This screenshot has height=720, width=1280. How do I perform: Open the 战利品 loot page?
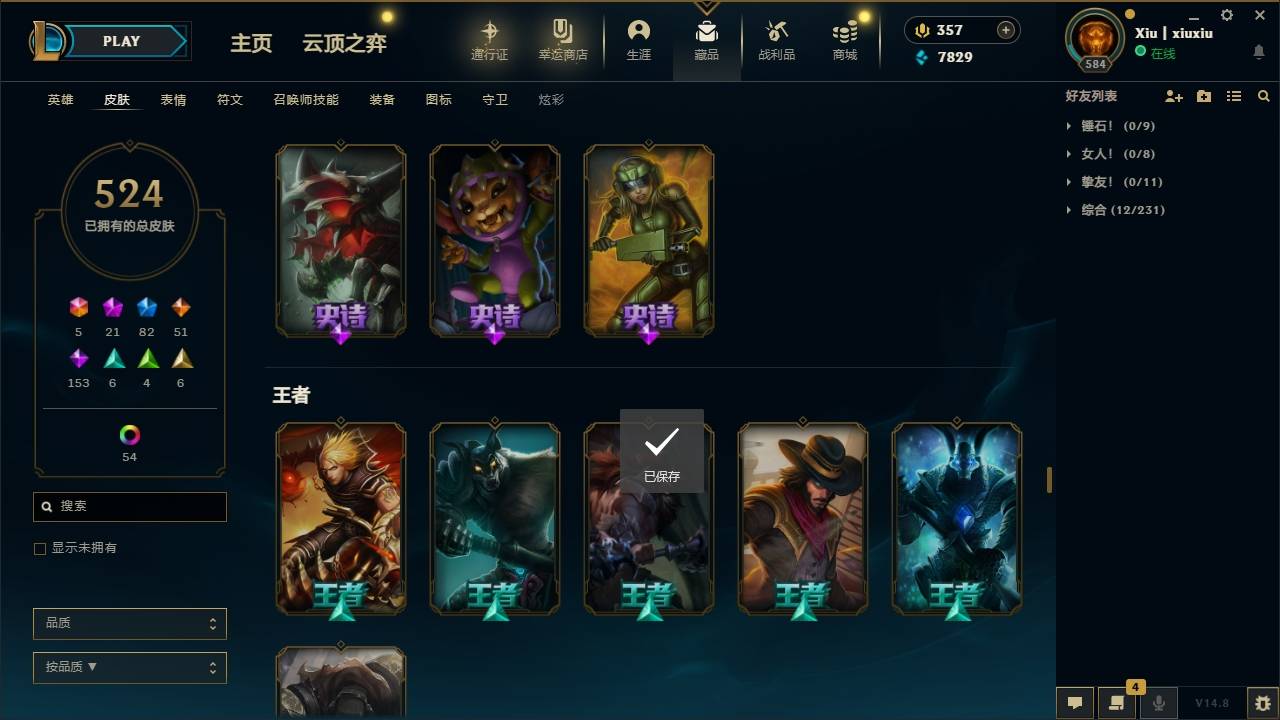click(x=776, y=40)
